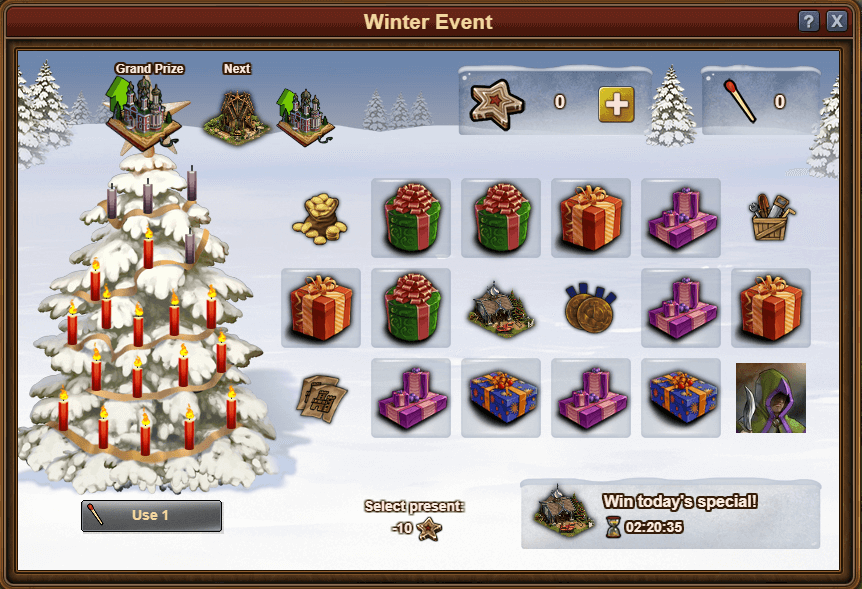This screenshot has height=589, width=862.
Task: Select the gold coin sack prize
Action: (320, 218)
